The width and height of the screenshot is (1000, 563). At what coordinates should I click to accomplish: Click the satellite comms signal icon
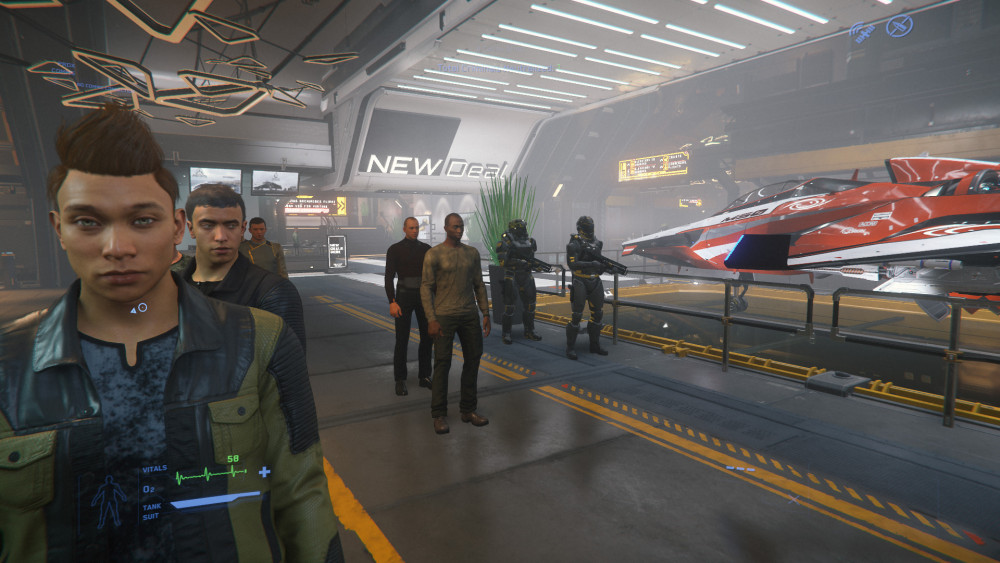tap(864, 32)
